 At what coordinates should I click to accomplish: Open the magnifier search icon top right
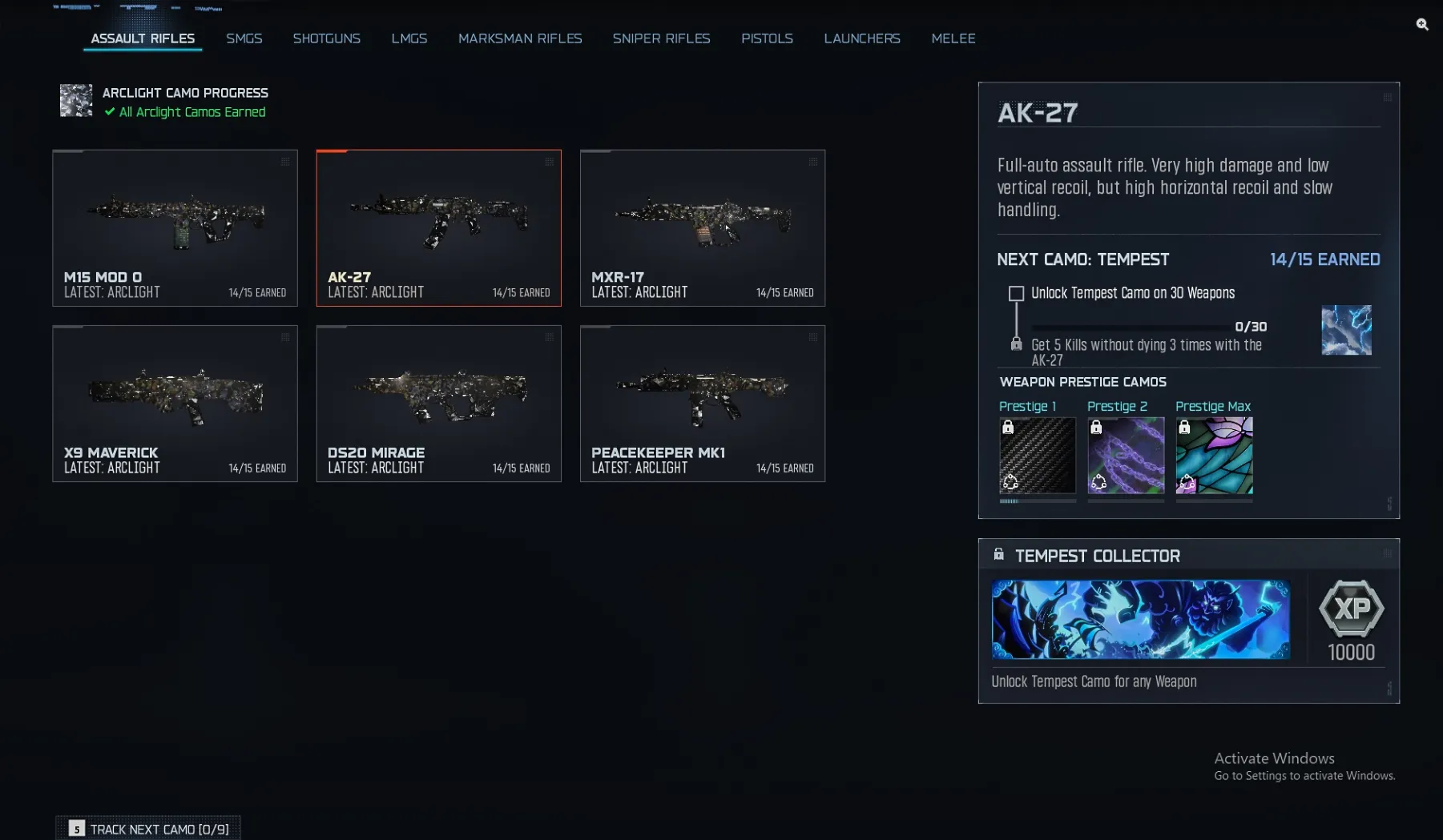pyautogui.click(x=1422, y=25)
